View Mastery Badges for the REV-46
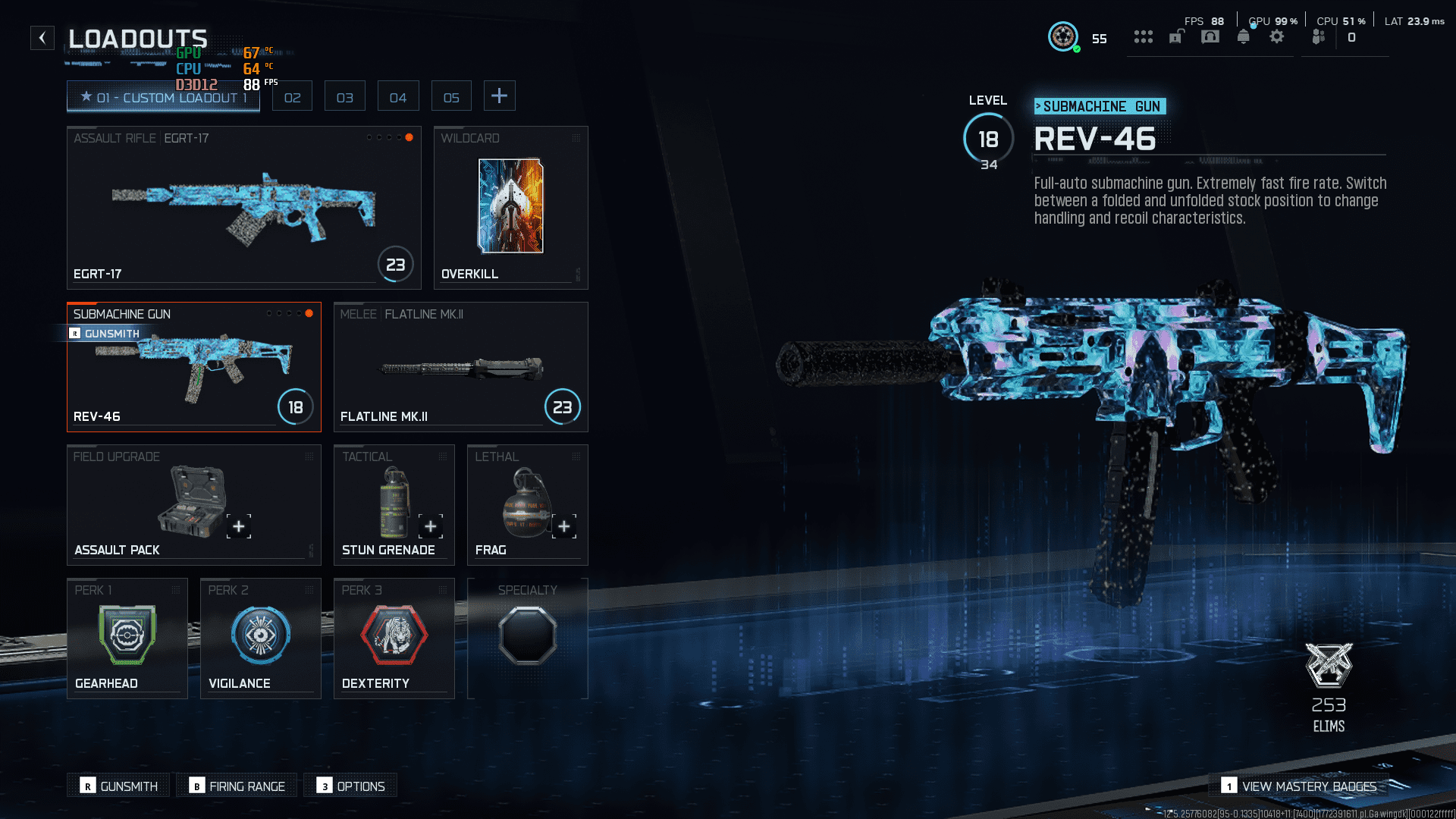 [1299, 786]
